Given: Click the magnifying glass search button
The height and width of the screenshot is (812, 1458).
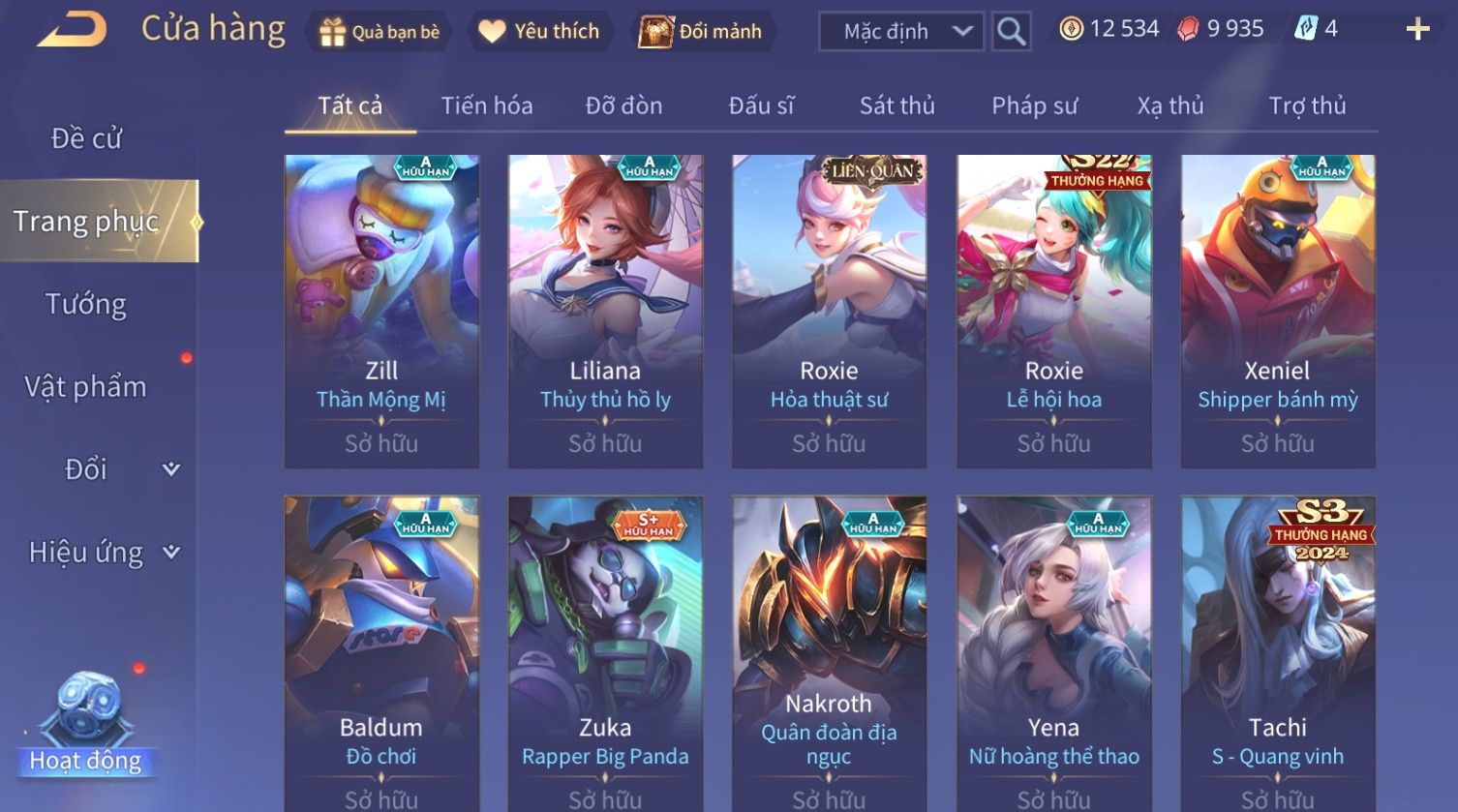Looking at the screenshot, I should pos(1011,32).
